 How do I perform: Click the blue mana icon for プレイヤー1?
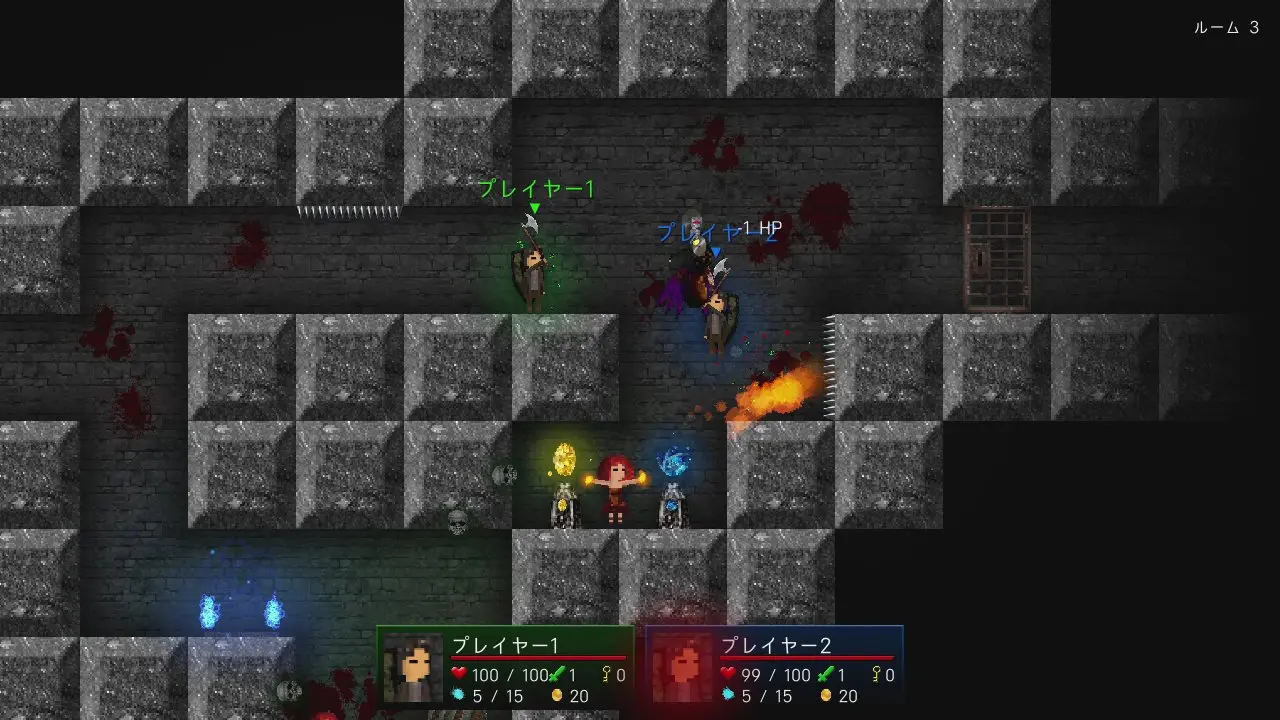point(459,693)
